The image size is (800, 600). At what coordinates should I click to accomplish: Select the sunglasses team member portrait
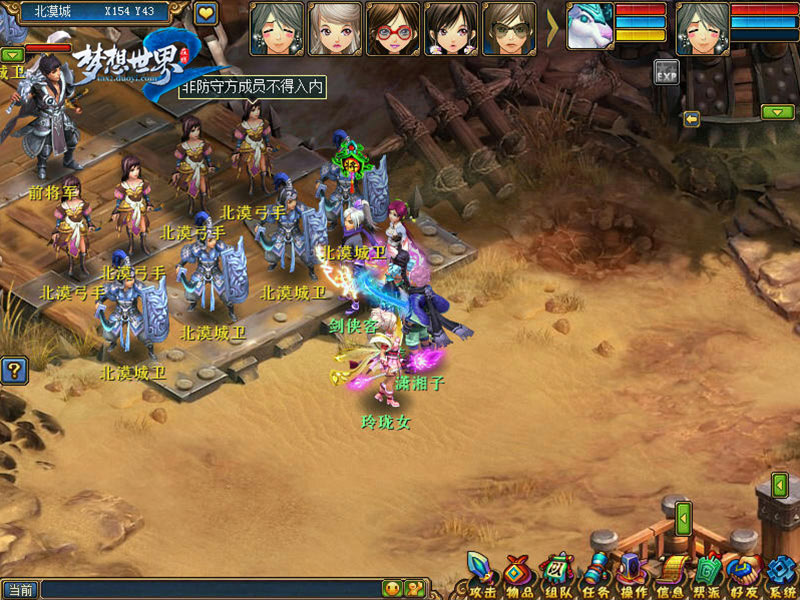[x=510, y=27]
